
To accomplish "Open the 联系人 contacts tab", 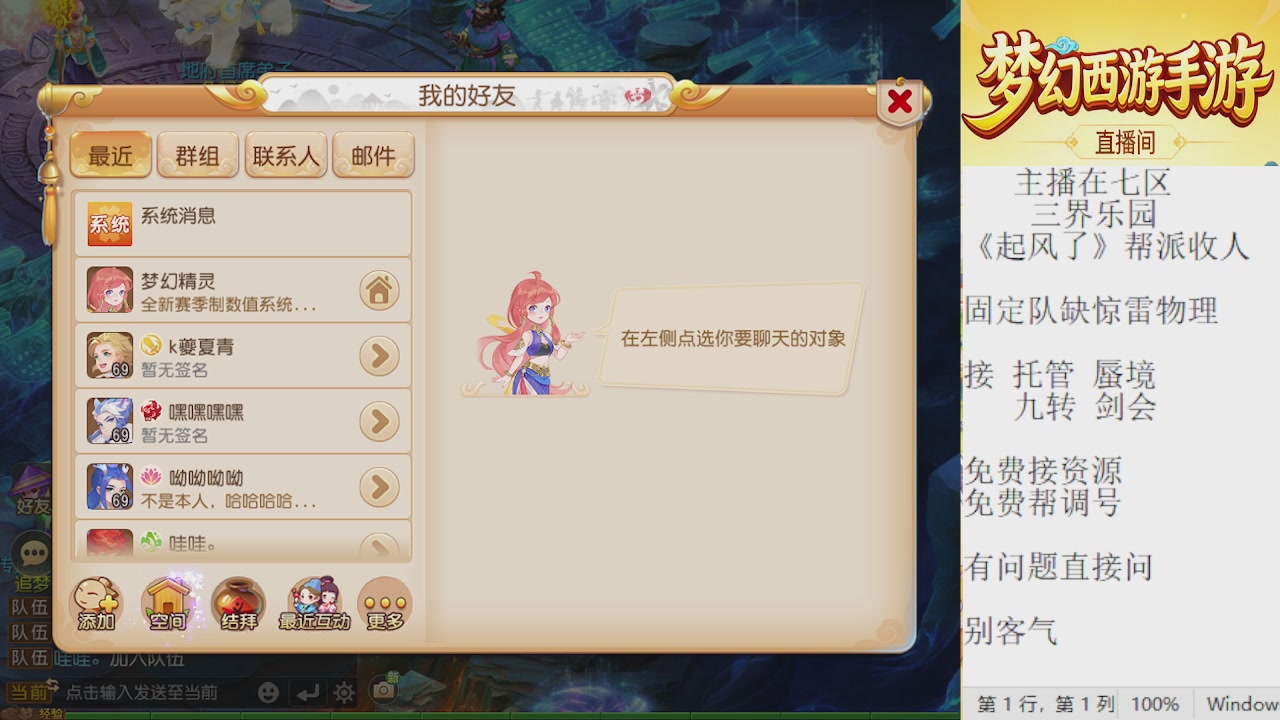I will 286,155.
